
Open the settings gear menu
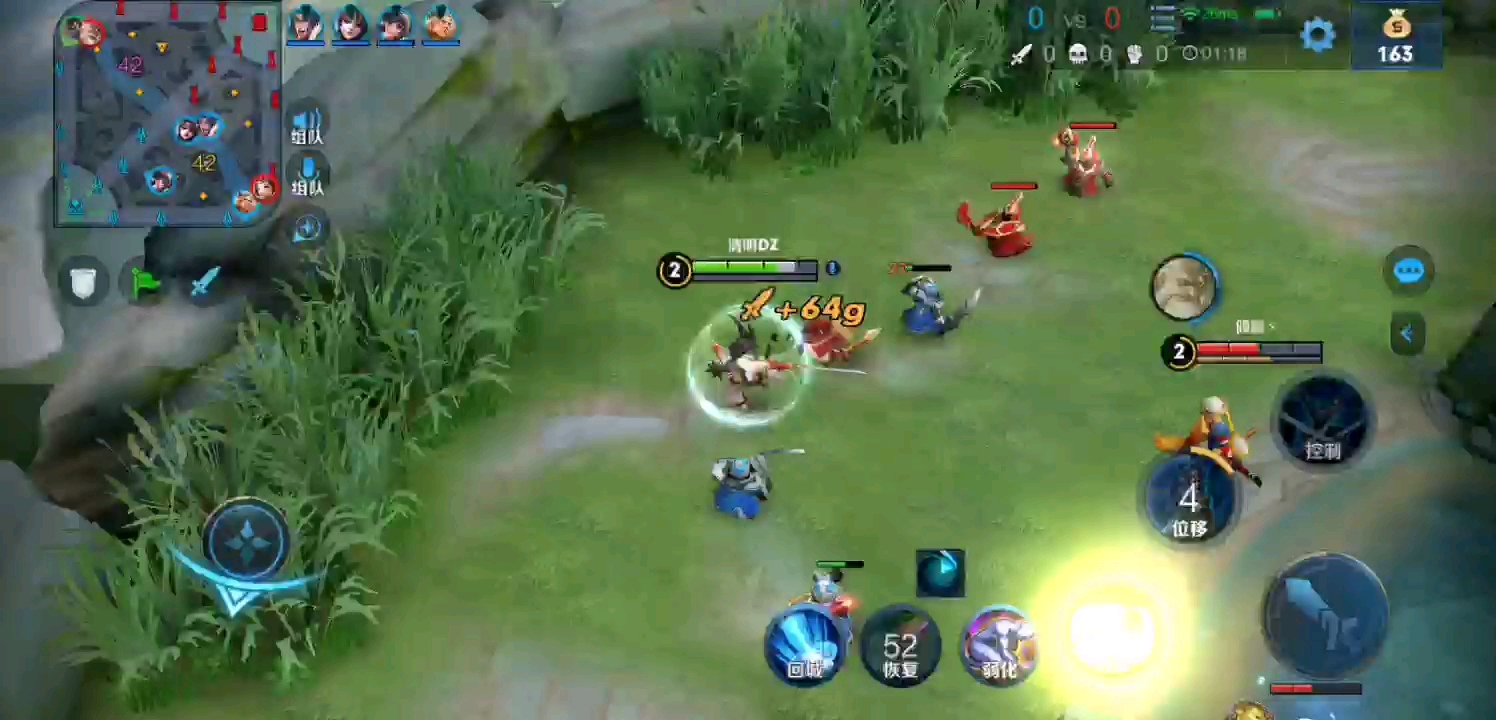1317,36
